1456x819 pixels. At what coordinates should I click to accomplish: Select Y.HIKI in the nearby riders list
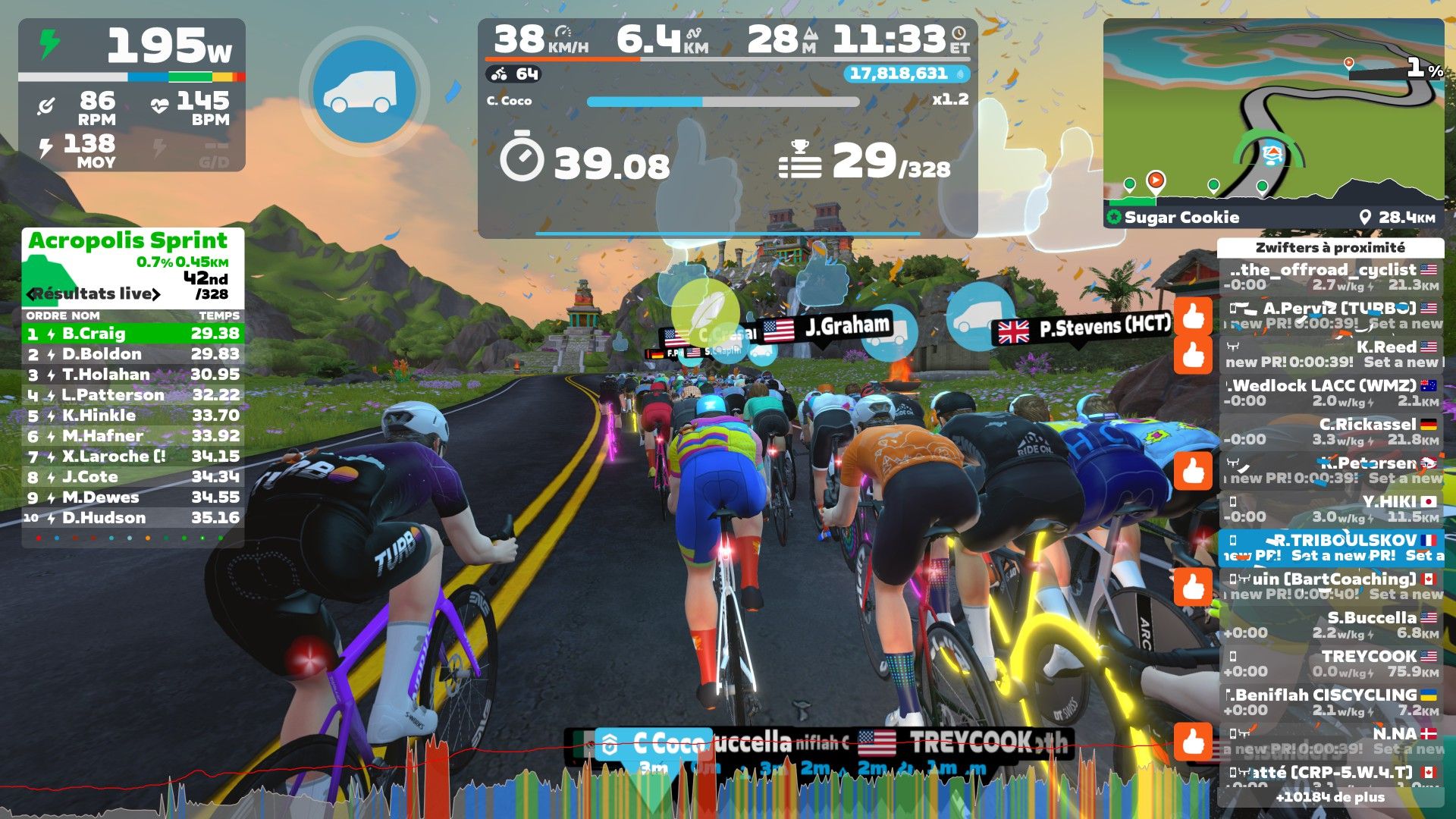1332,509
